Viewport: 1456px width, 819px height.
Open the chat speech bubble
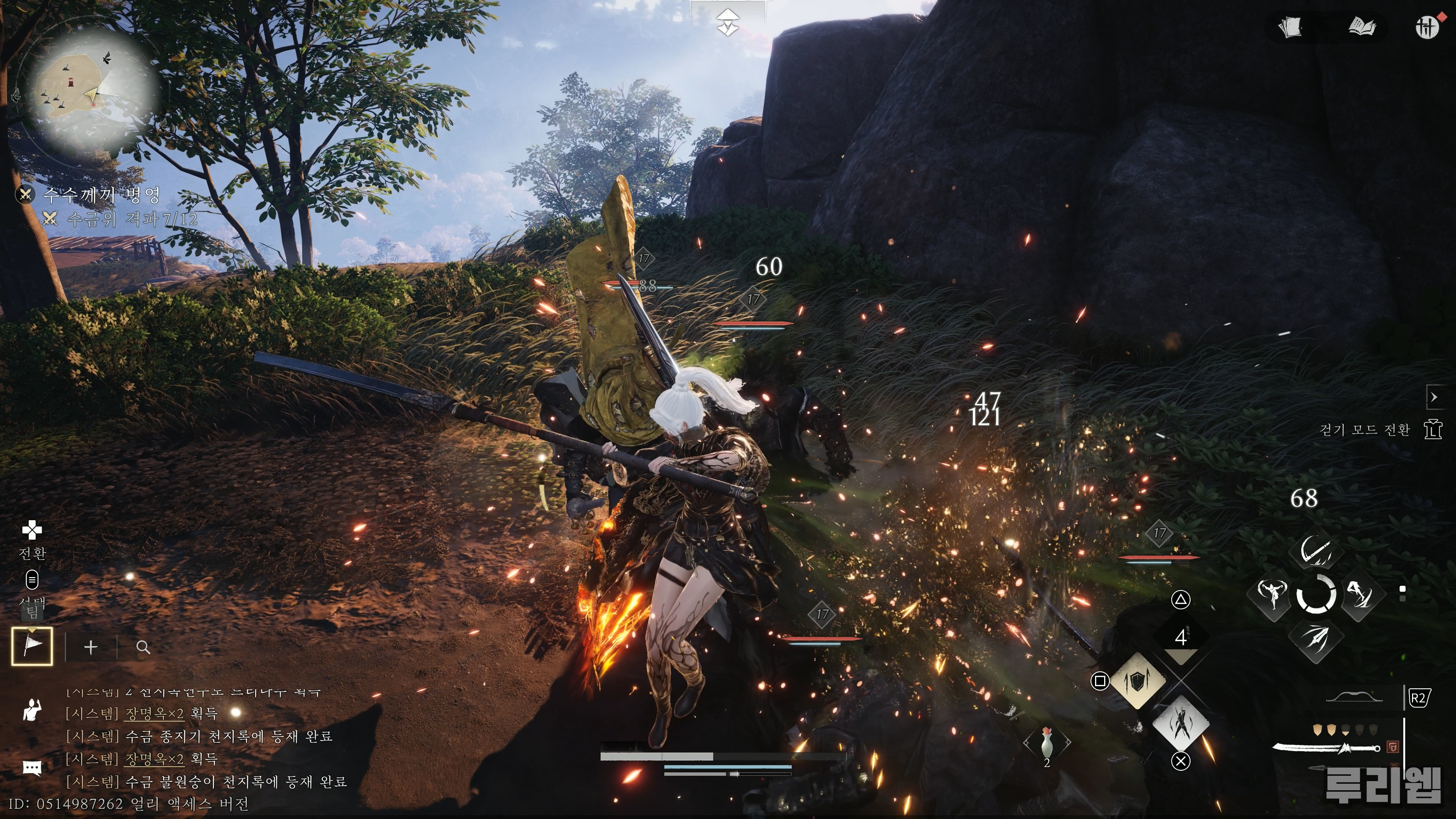click(x=32, y=767)
